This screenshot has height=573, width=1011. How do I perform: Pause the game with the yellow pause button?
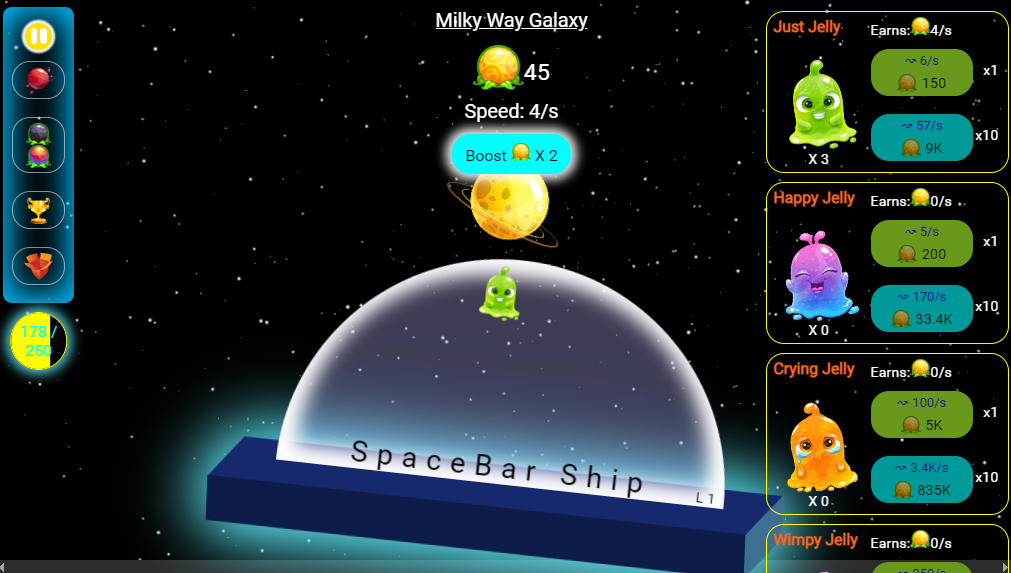pyautogui.click(x=38, y=37)
